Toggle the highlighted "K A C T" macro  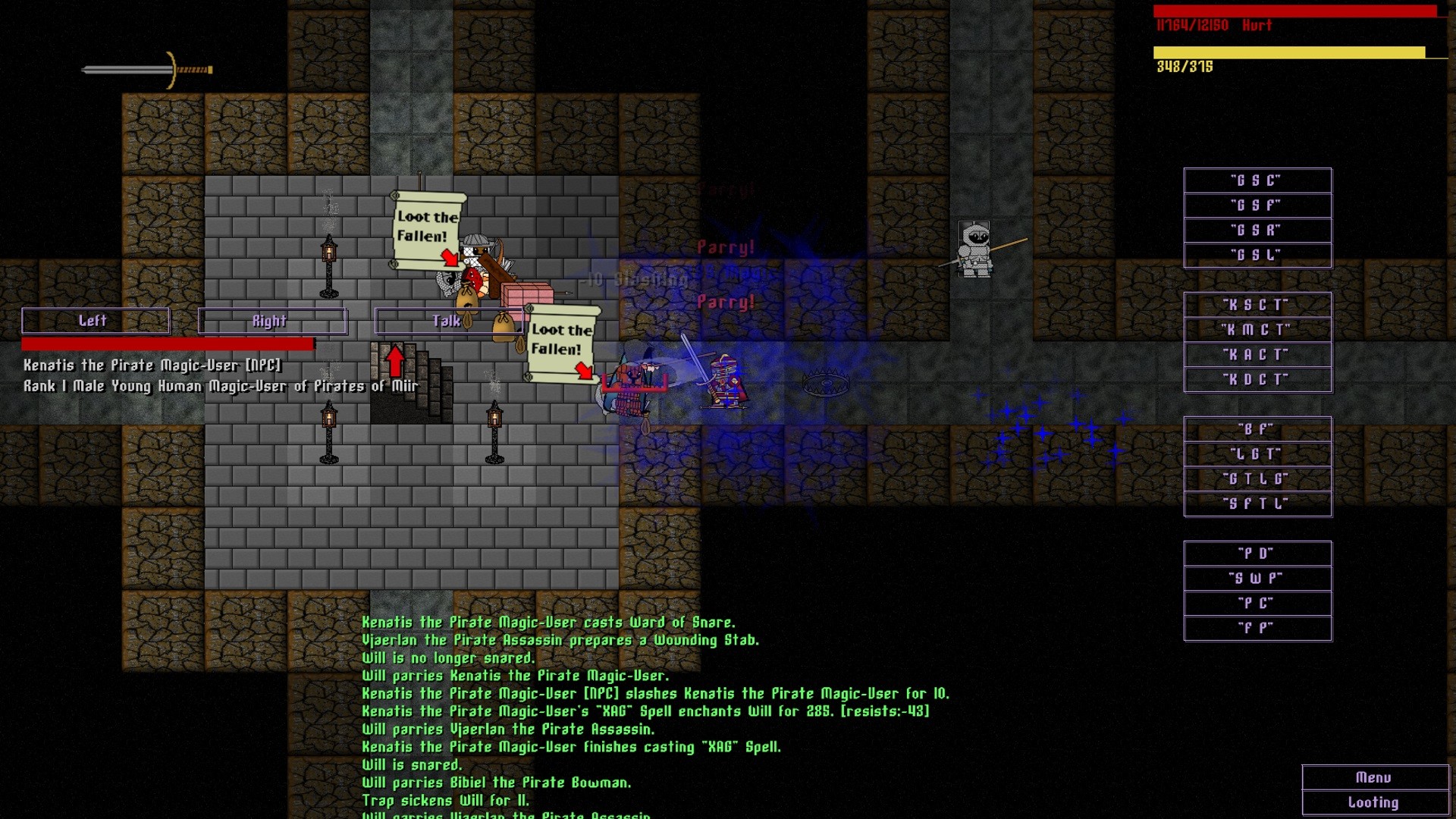click(1255, 353)
